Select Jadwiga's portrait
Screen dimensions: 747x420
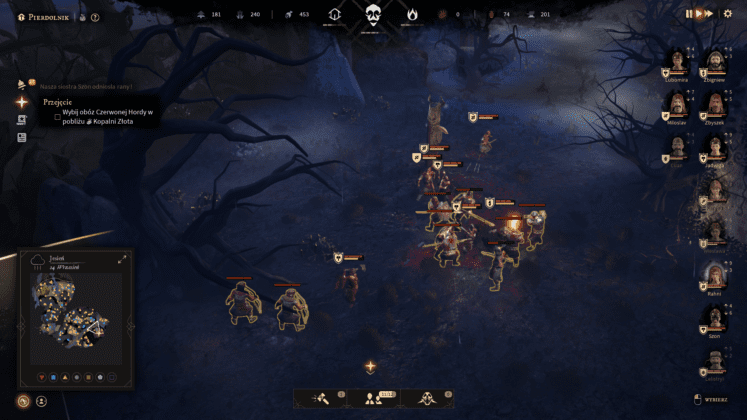pos(715,146)
